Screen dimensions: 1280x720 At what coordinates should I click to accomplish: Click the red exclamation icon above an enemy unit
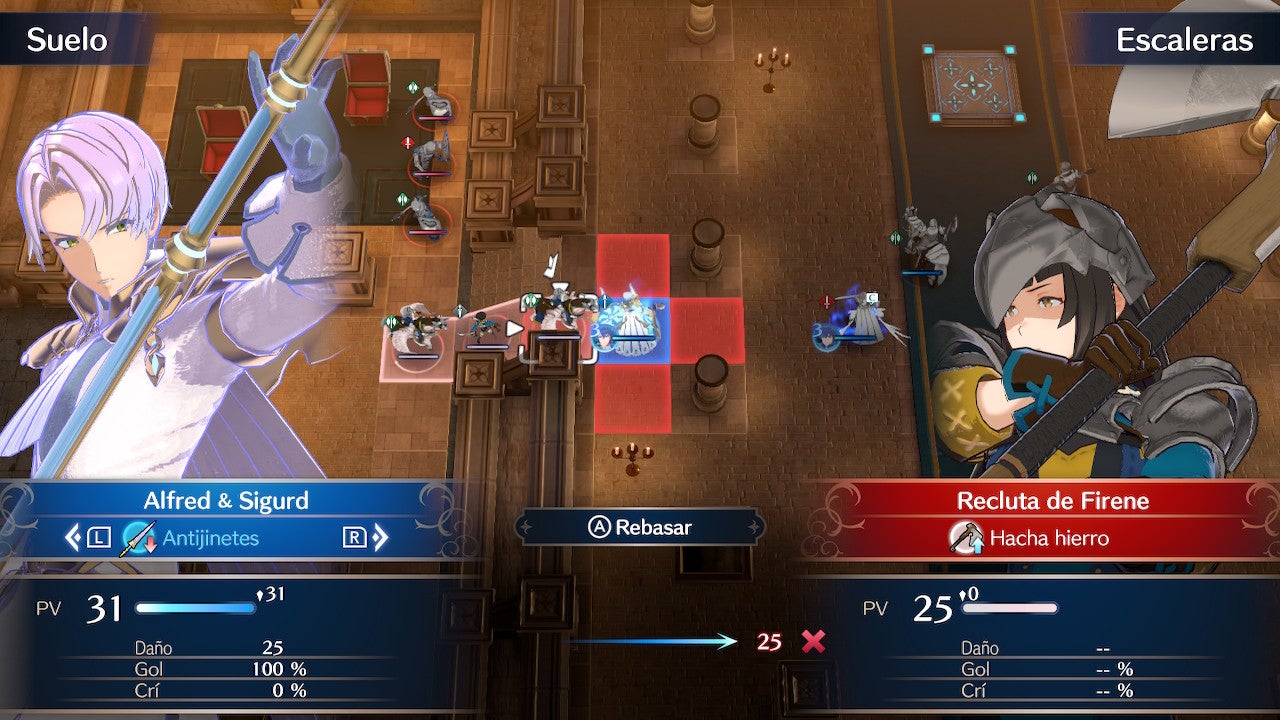pyautogui.click(x=407, y=145)
